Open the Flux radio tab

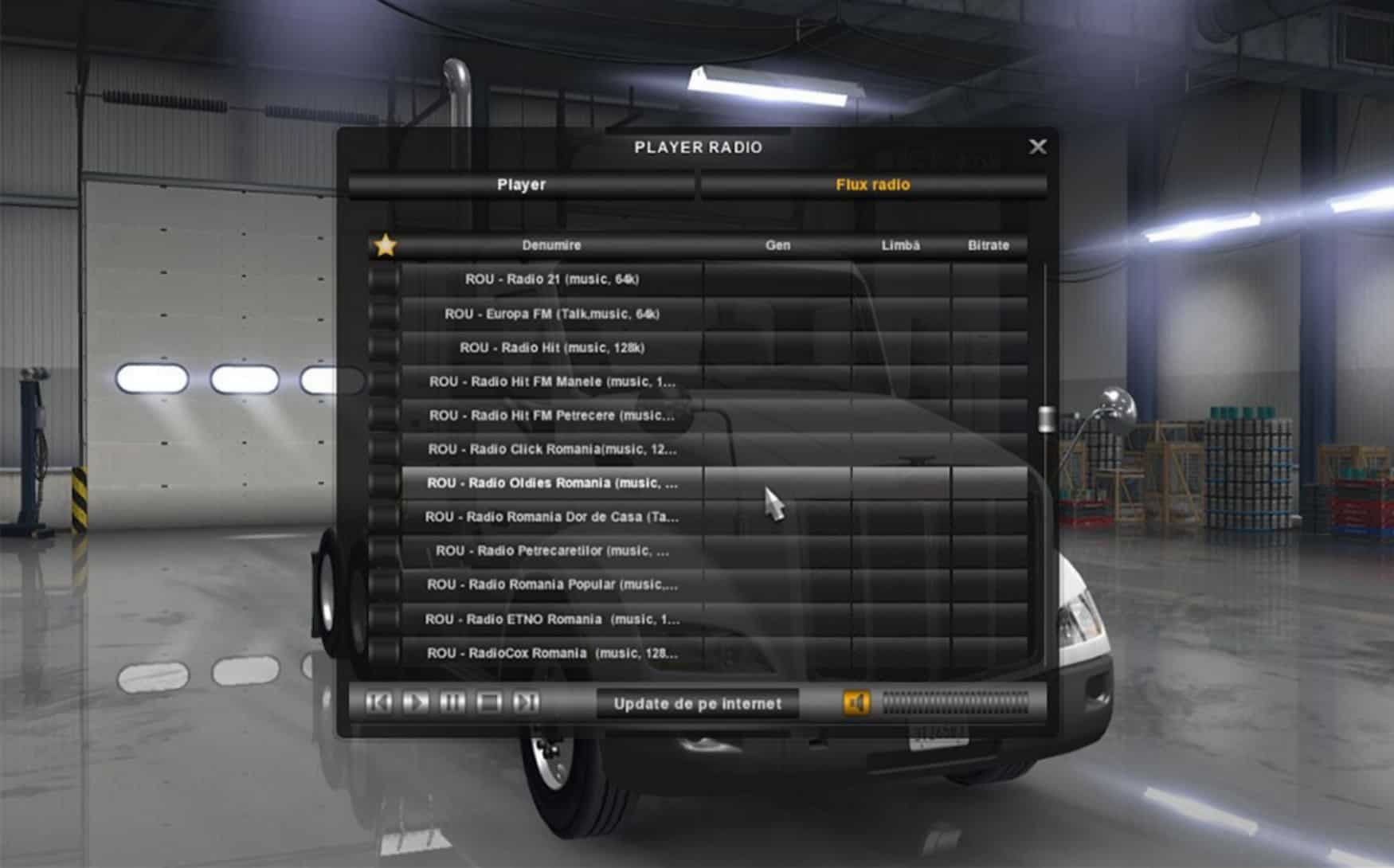tap(872, 185)
